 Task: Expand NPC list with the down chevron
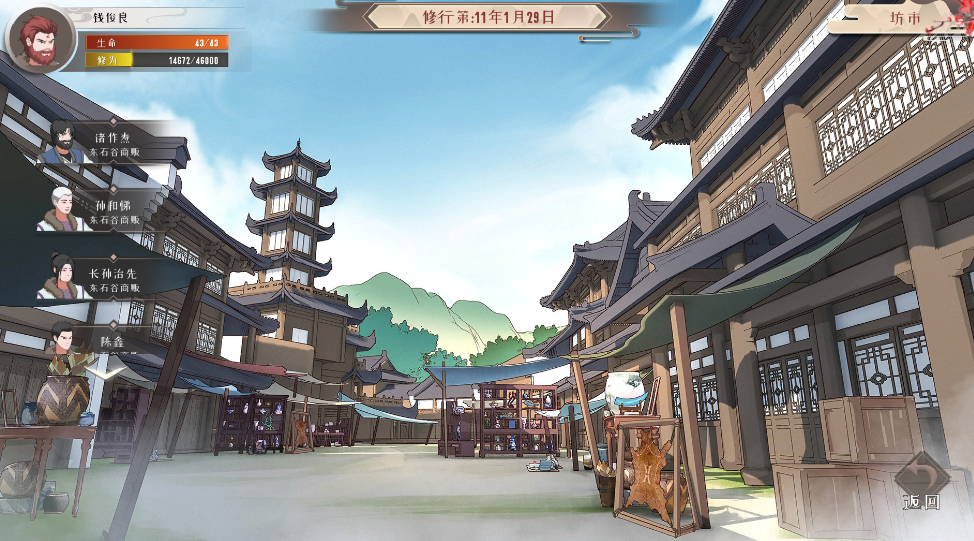(105, 372)
